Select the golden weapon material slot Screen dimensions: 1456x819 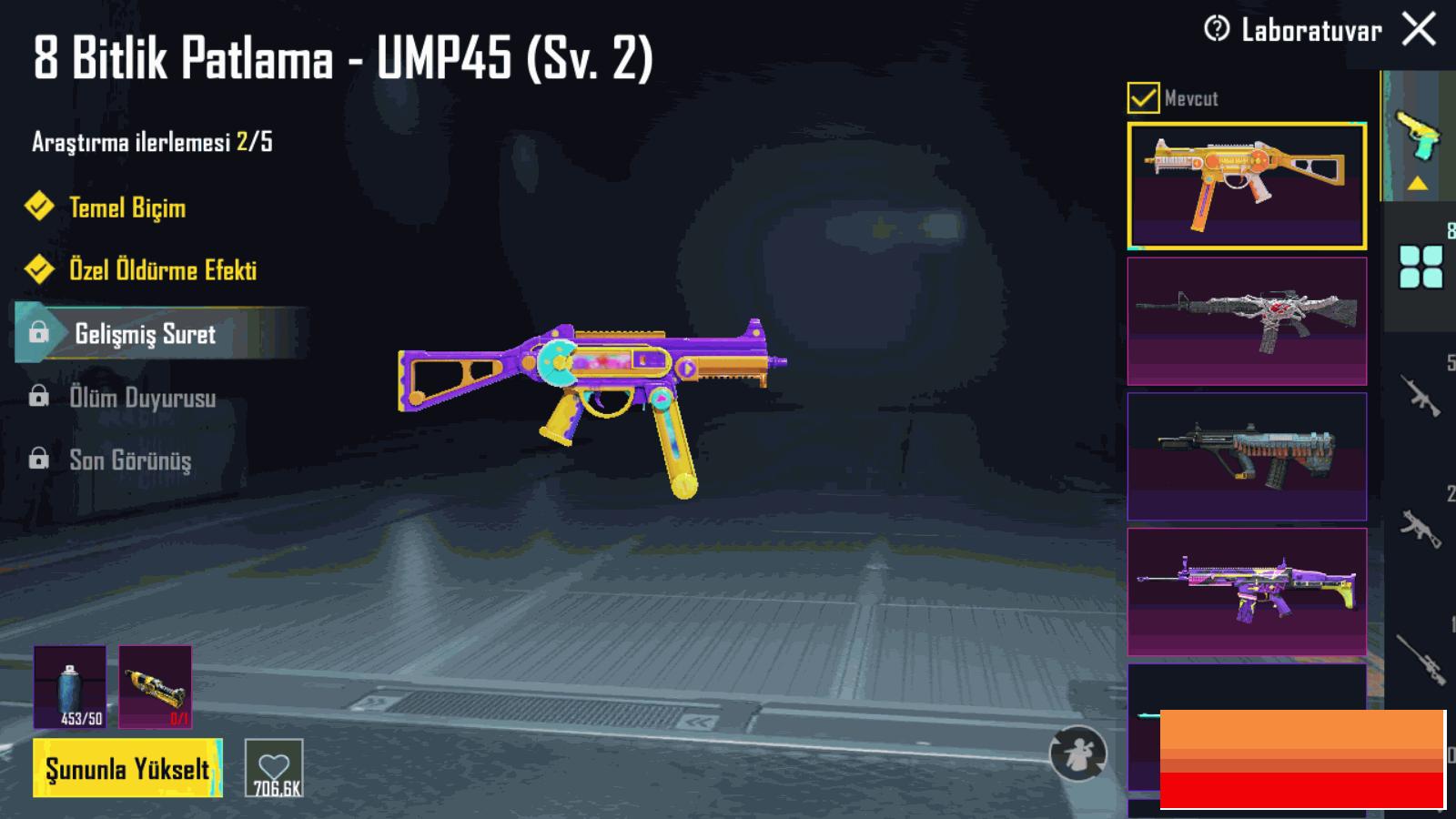coord(155,687)
